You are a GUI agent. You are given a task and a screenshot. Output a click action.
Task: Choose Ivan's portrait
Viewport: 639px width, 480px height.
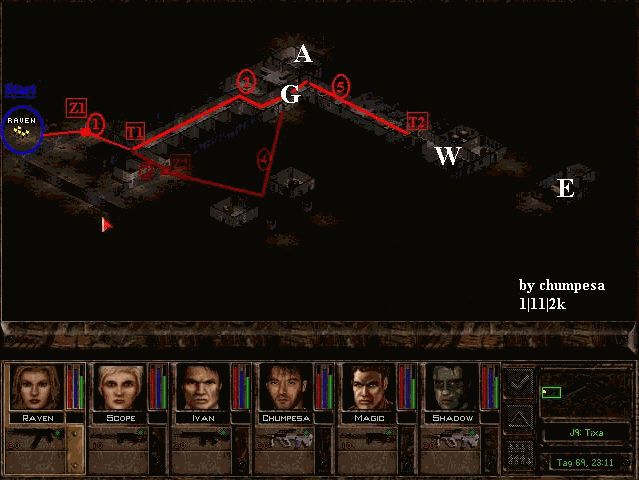tap(202, 387)
